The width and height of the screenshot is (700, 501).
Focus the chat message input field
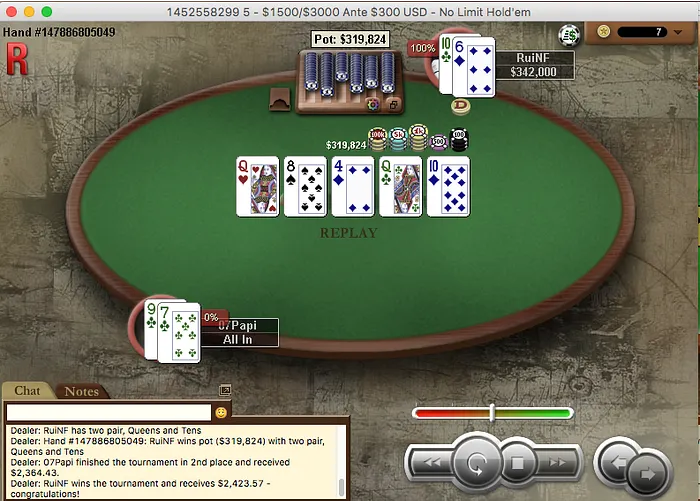pos(108,412)
